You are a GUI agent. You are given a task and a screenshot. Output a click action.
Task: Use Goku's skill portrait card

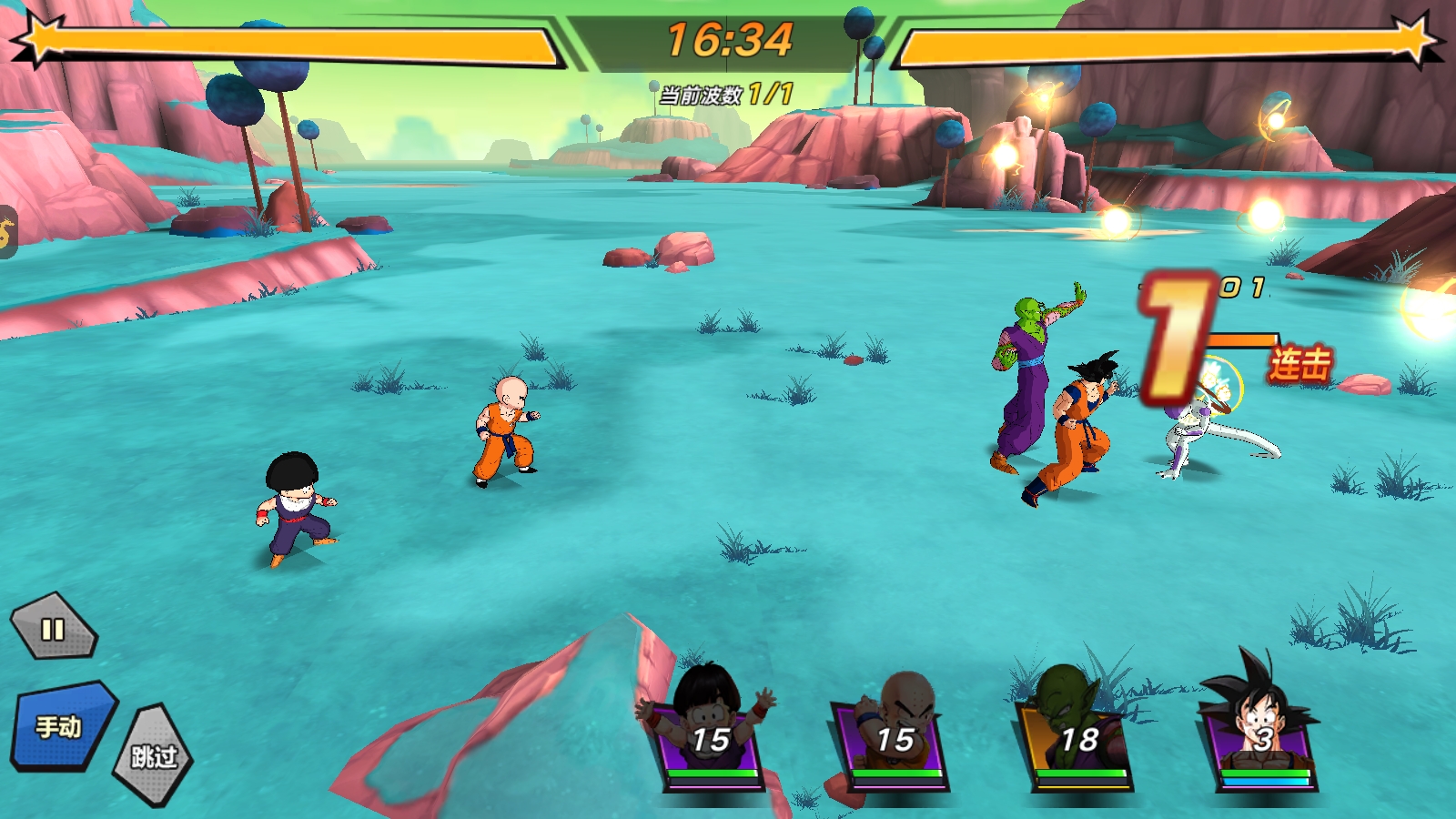point(1261,733)
